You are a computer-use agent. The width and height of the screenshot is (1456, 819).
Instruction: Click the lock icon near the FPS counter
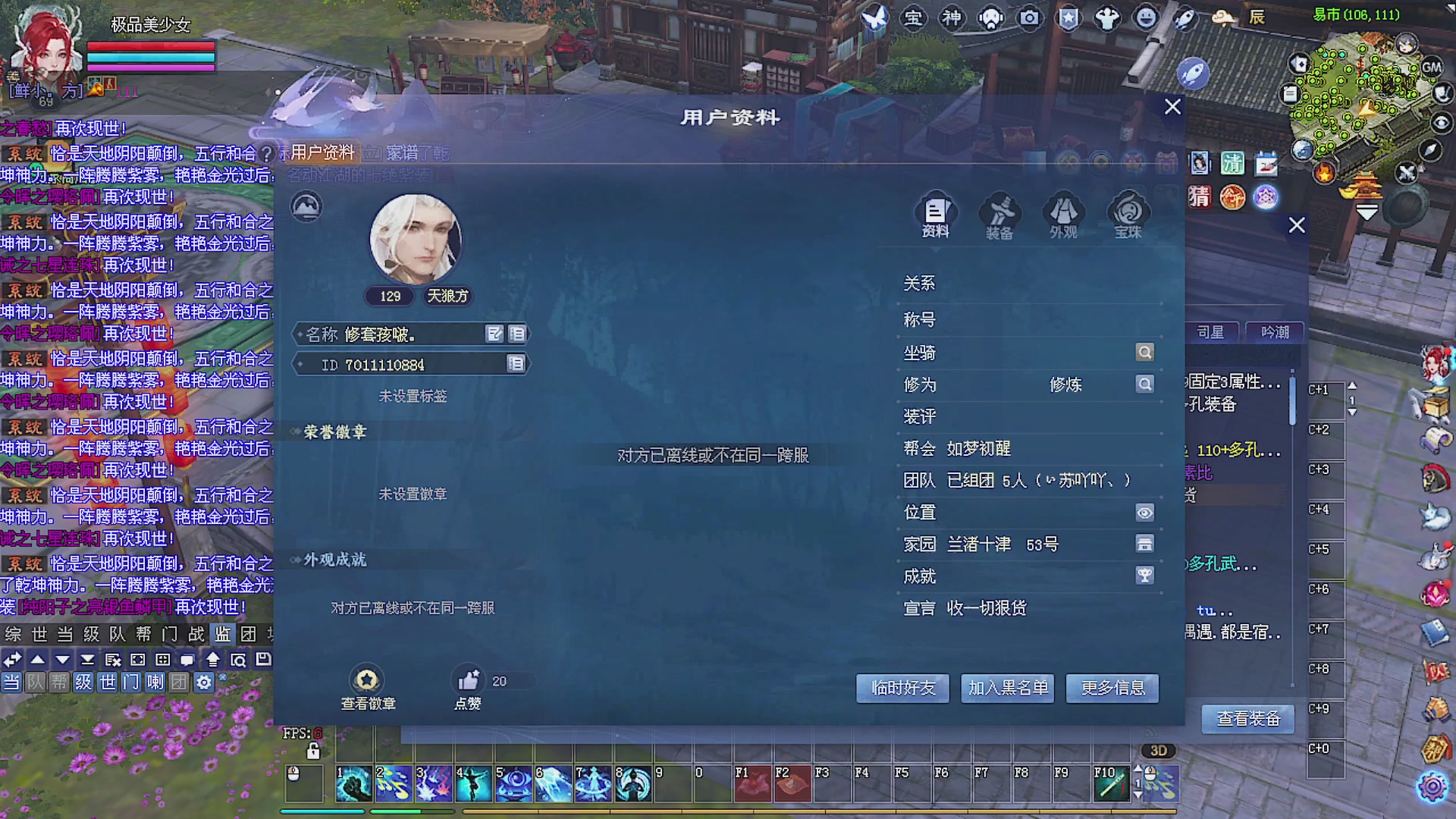click(x=313, y=751)
